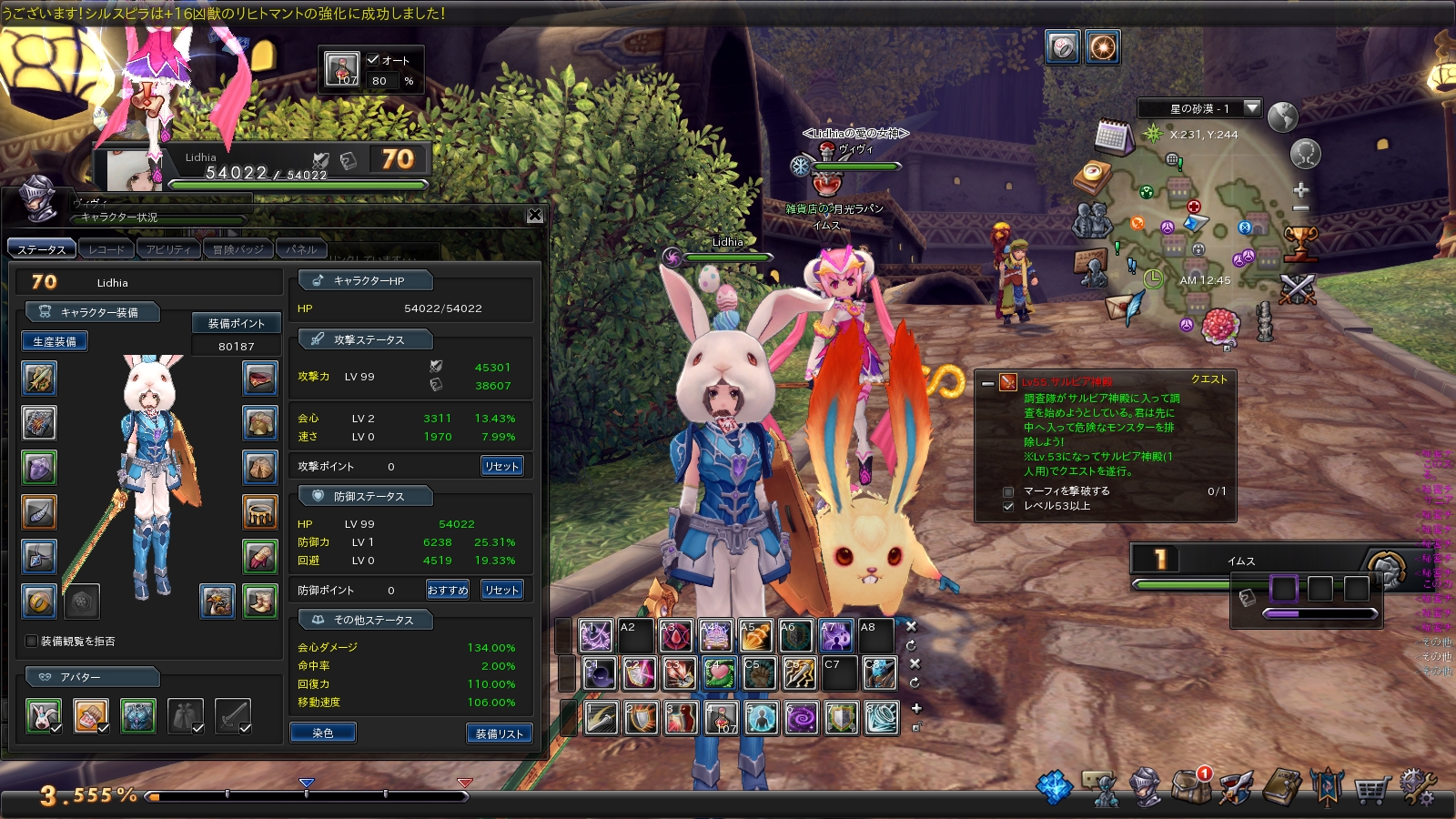Click the 生産装備 button
The width and height of the screenshot is (1456, 819).
click(x=55, y=341)
